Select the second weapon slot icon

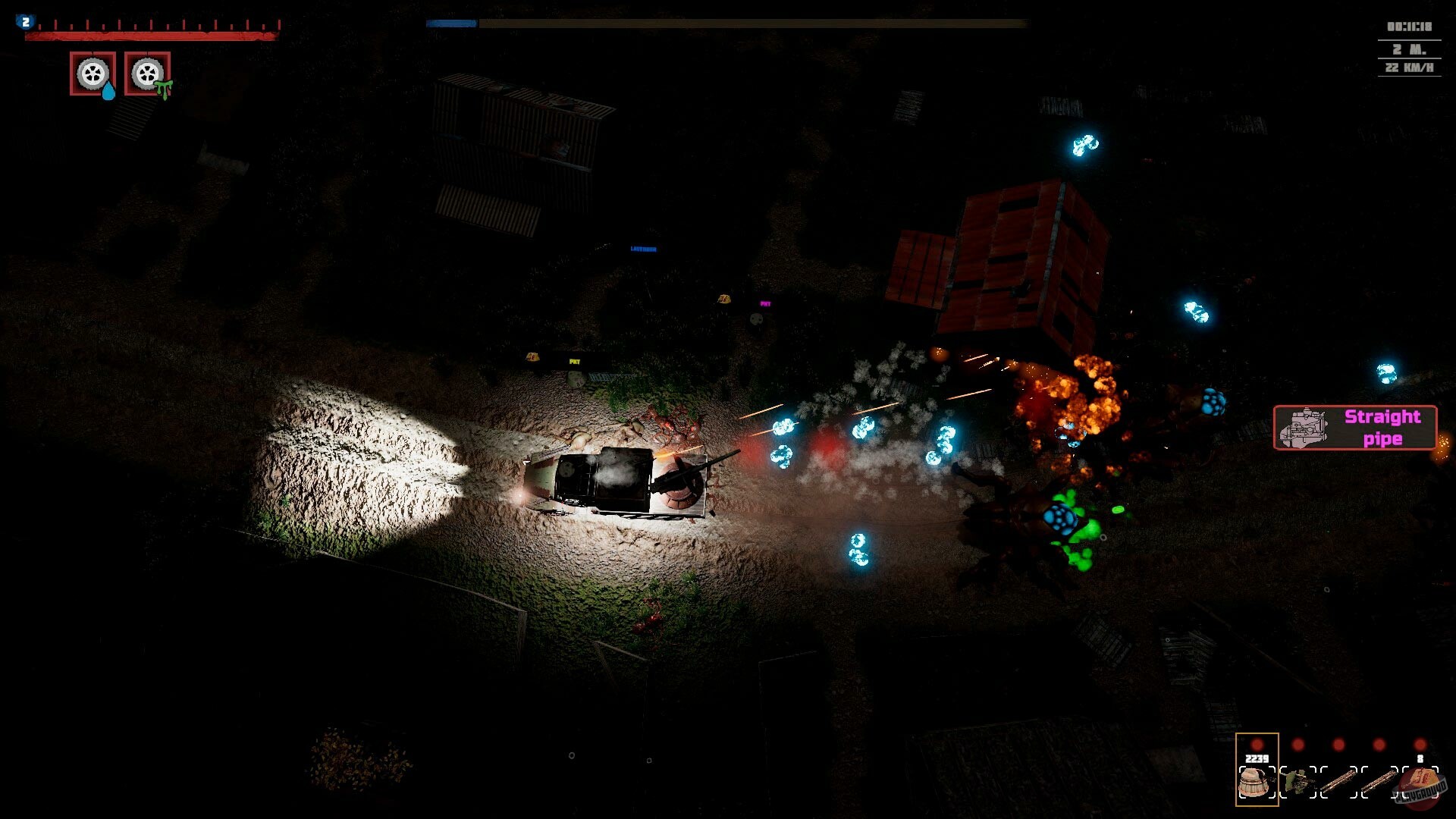pyautogui.click(x=1297, y=782)
